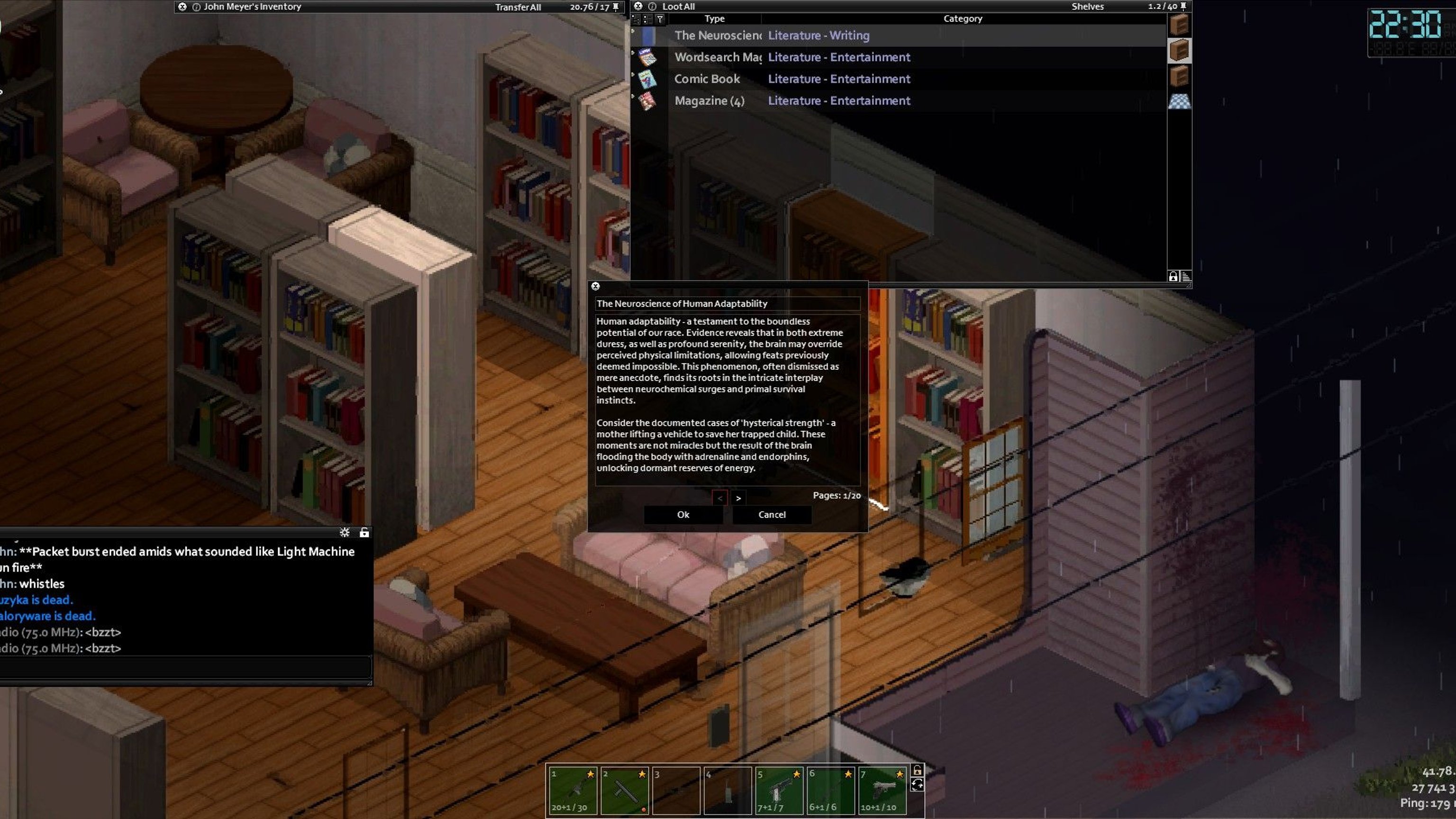
Task: Close the book reading window
Action: [595, 287]
